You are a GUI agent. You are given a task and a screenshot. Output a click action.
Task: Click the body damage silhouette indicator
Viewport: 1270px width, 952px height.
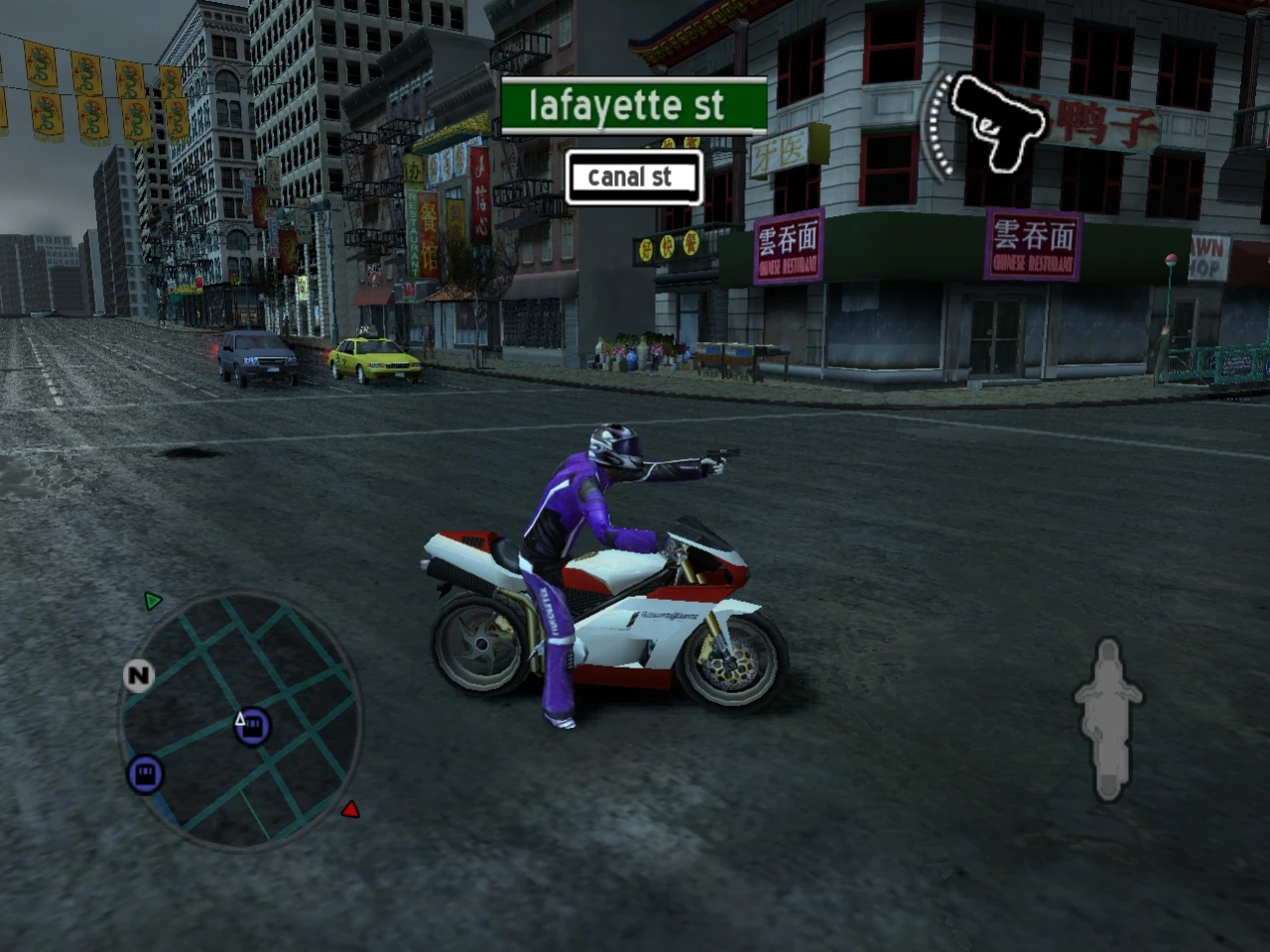tap(1108, 719)
